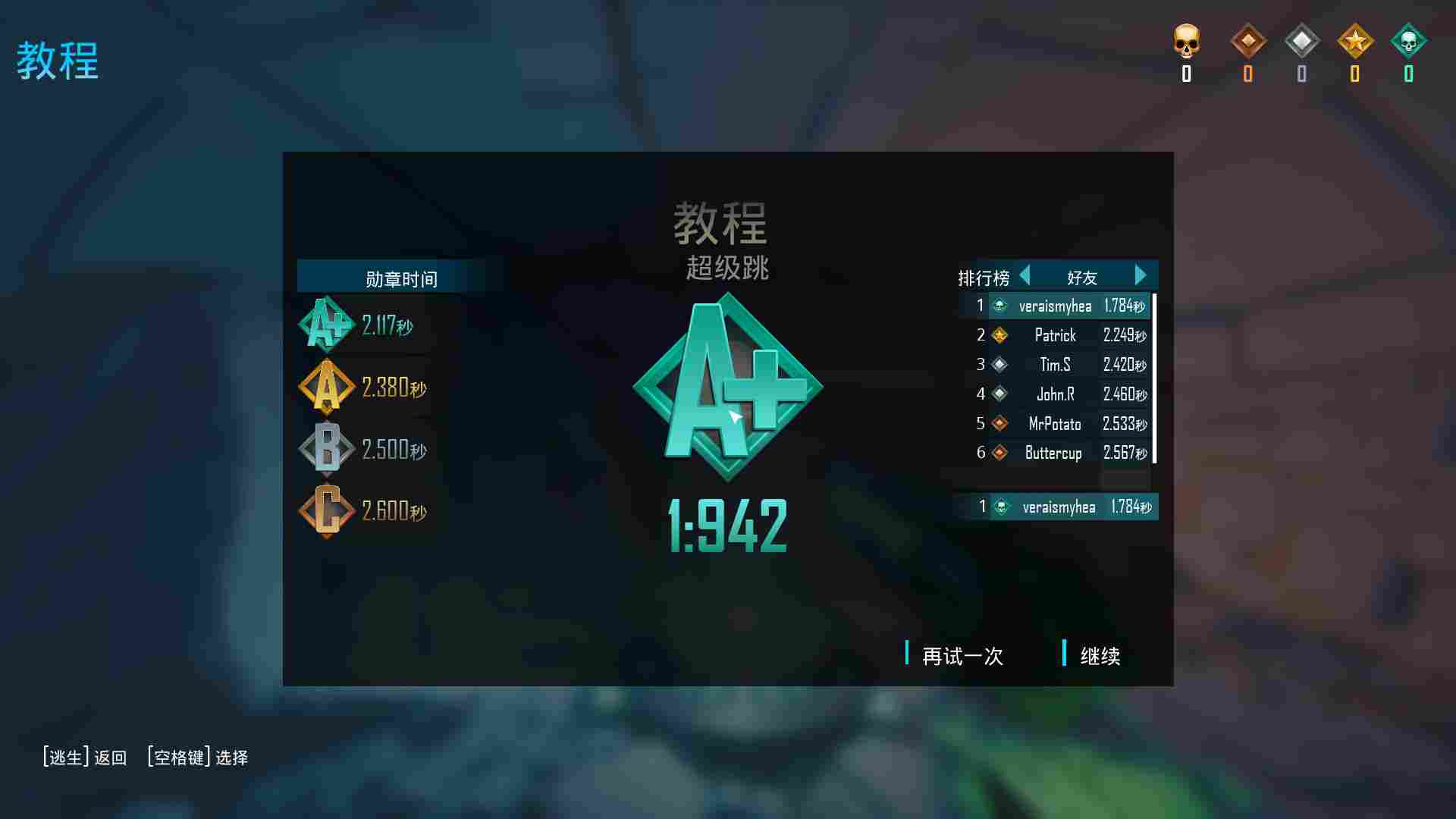The image size is (1456, 819).
Task: Click the skull badge beside veraismyhea
Action: (999, 306)
